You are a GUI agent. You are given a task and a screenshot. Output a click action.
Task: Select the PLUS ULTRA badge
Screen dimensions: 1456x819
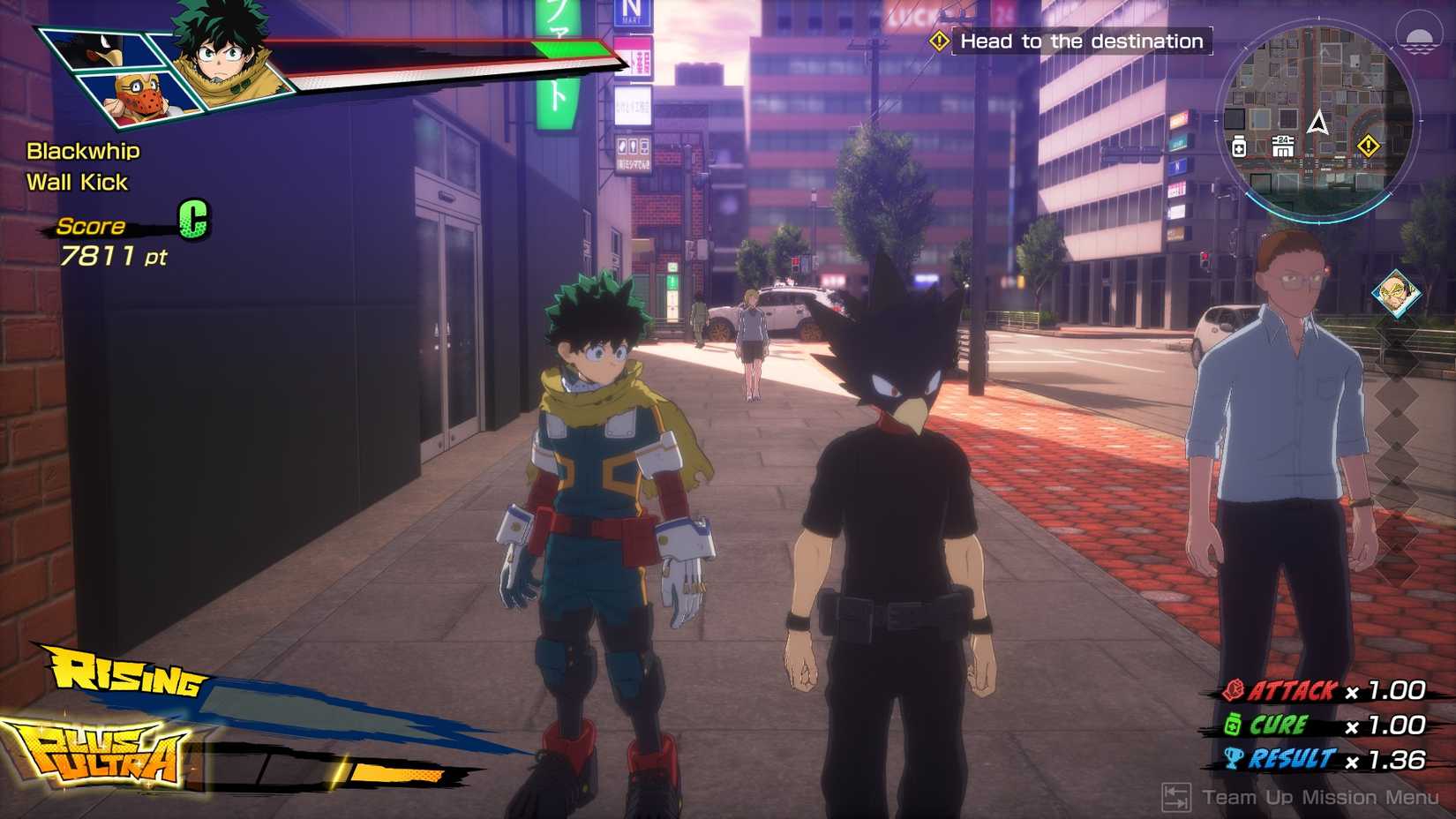click(x=104, y=755)
